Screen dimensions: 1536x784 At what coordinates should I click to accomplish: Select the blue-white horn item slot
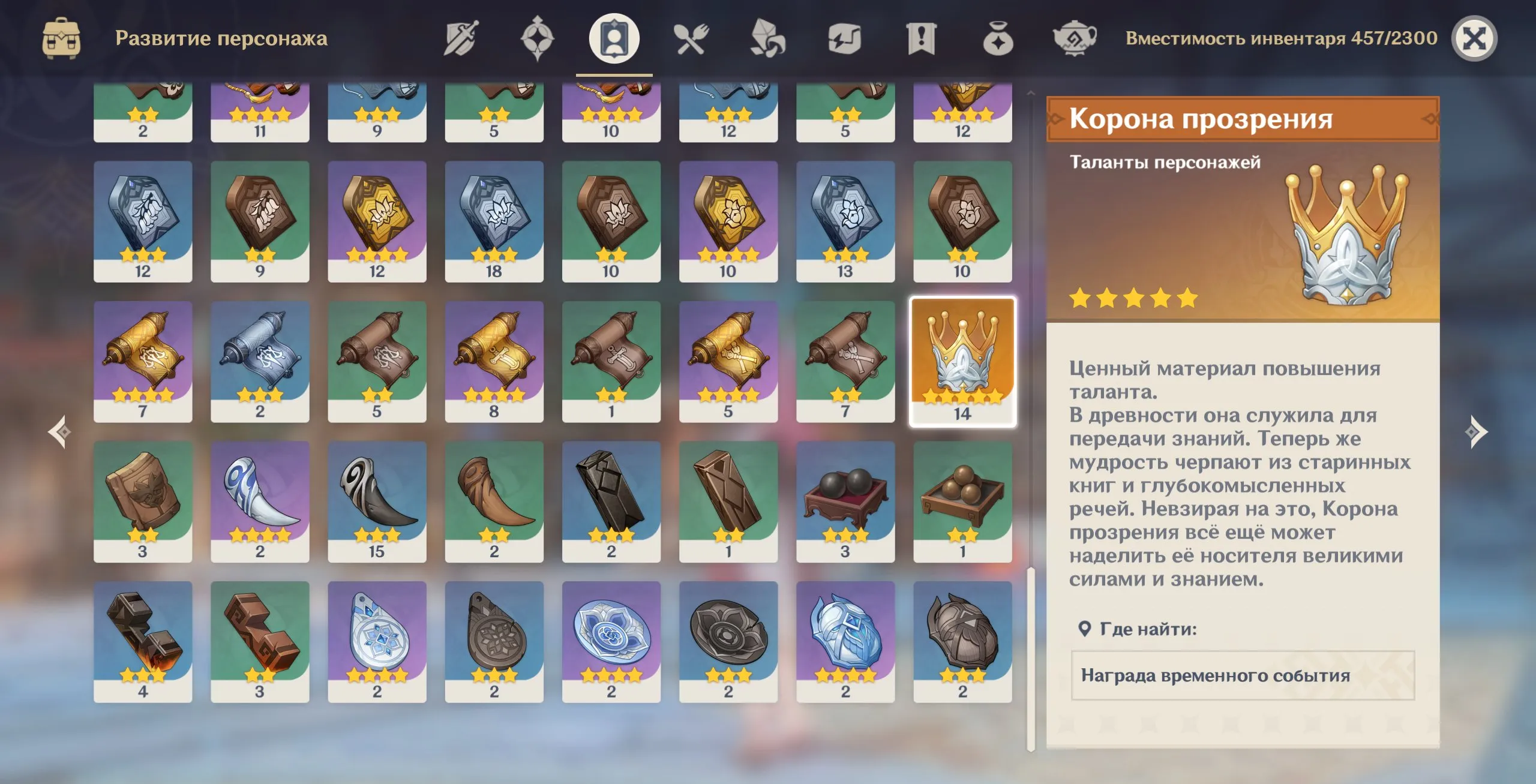pos(260,501)
